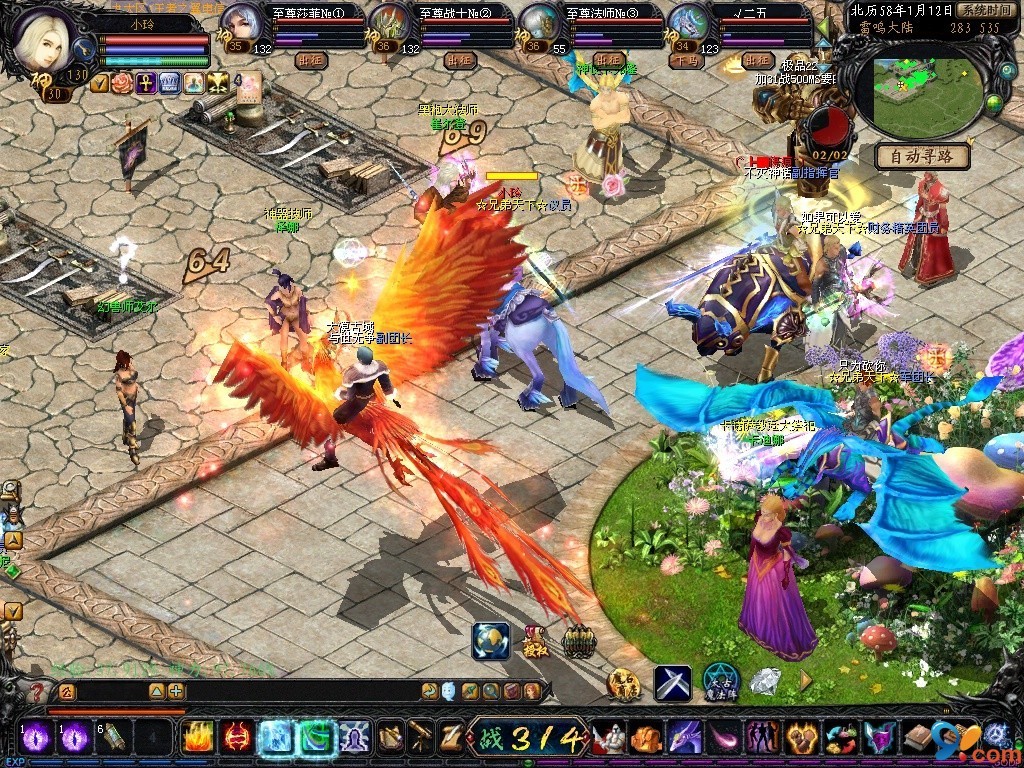Use the scroll item in hotbar

(x=113, y=737)
